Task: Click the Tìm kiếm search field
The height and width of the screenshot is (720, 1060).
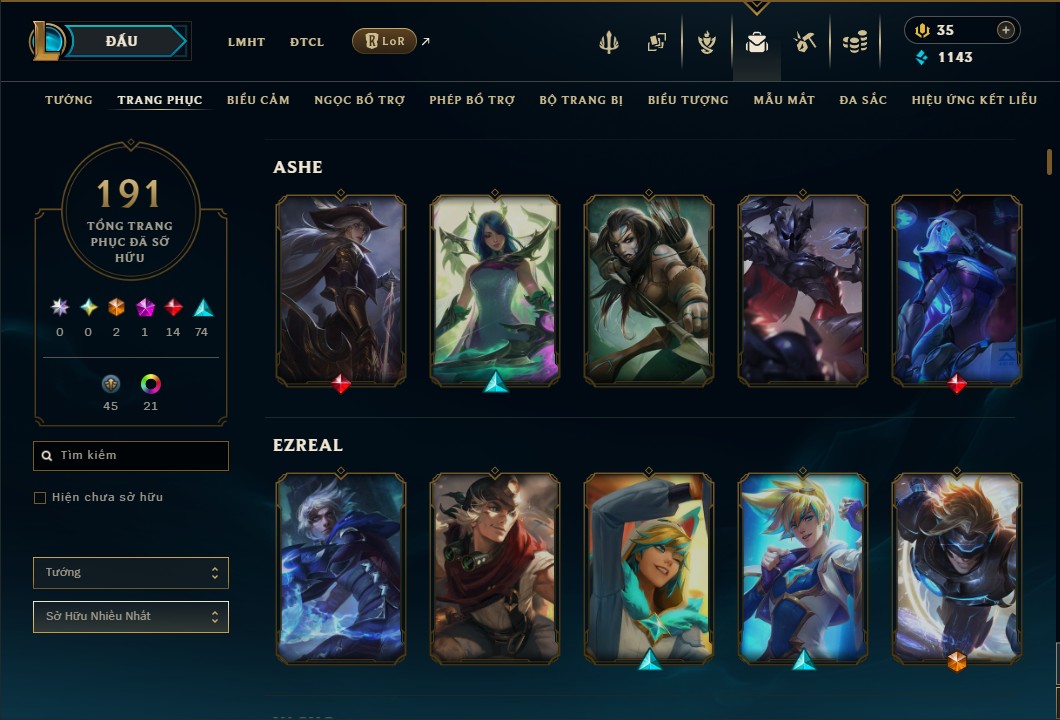Action: pyautogui.click(x=131, y=456)
